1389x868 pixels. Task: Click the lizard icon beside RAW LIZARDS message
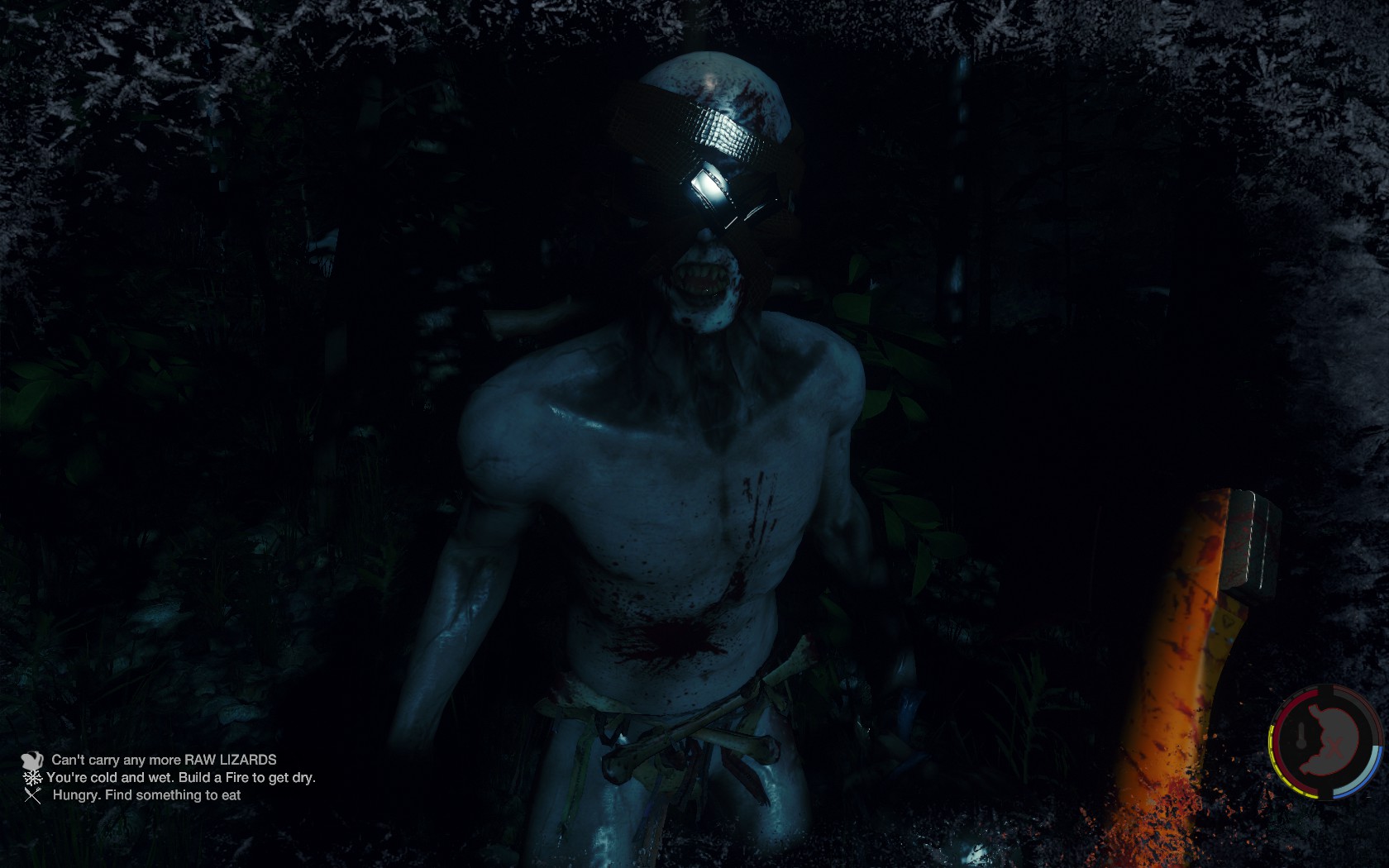(x=32, y=760)
